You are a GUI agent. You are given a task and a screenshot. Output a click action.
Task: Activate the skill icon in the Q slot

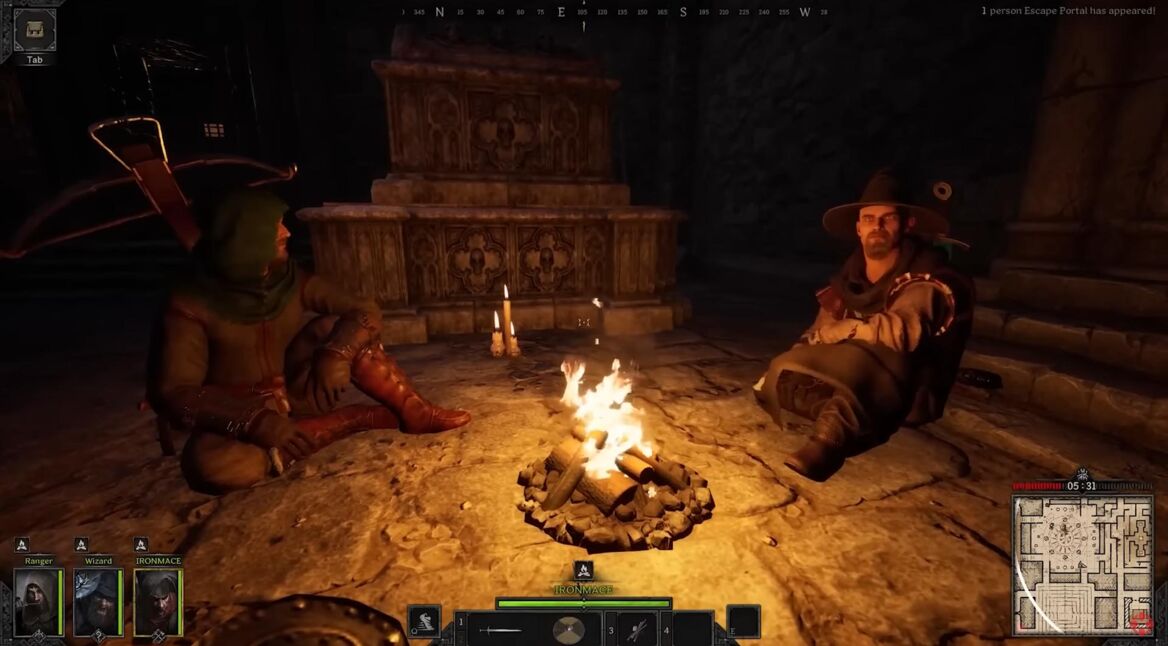click(x=425, y=620)
